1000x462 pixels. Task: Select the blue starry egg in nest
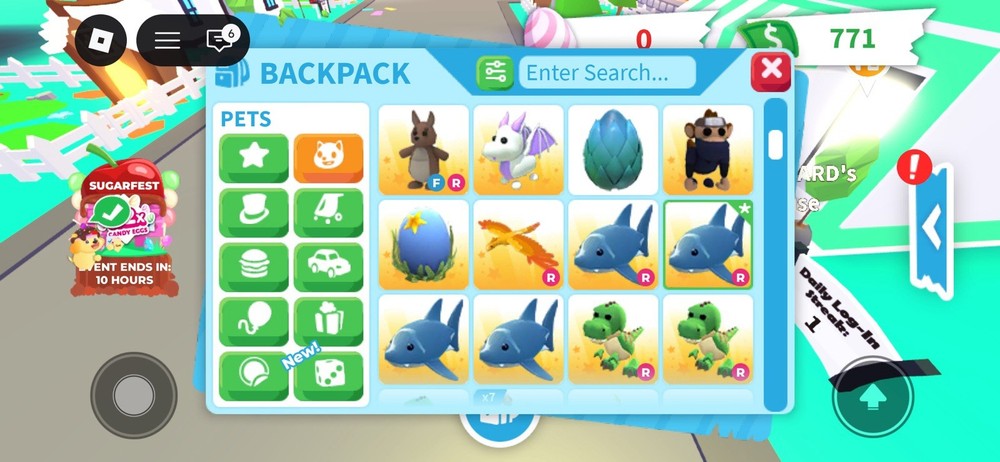coord(424,244)
